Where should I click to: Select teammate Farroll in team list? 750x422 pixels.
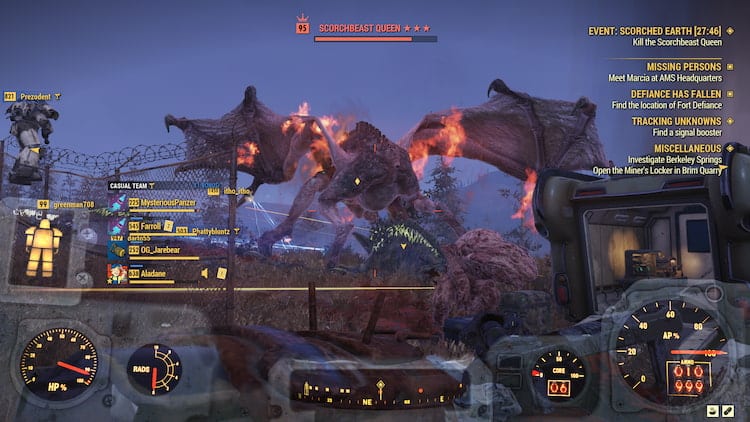150,226
